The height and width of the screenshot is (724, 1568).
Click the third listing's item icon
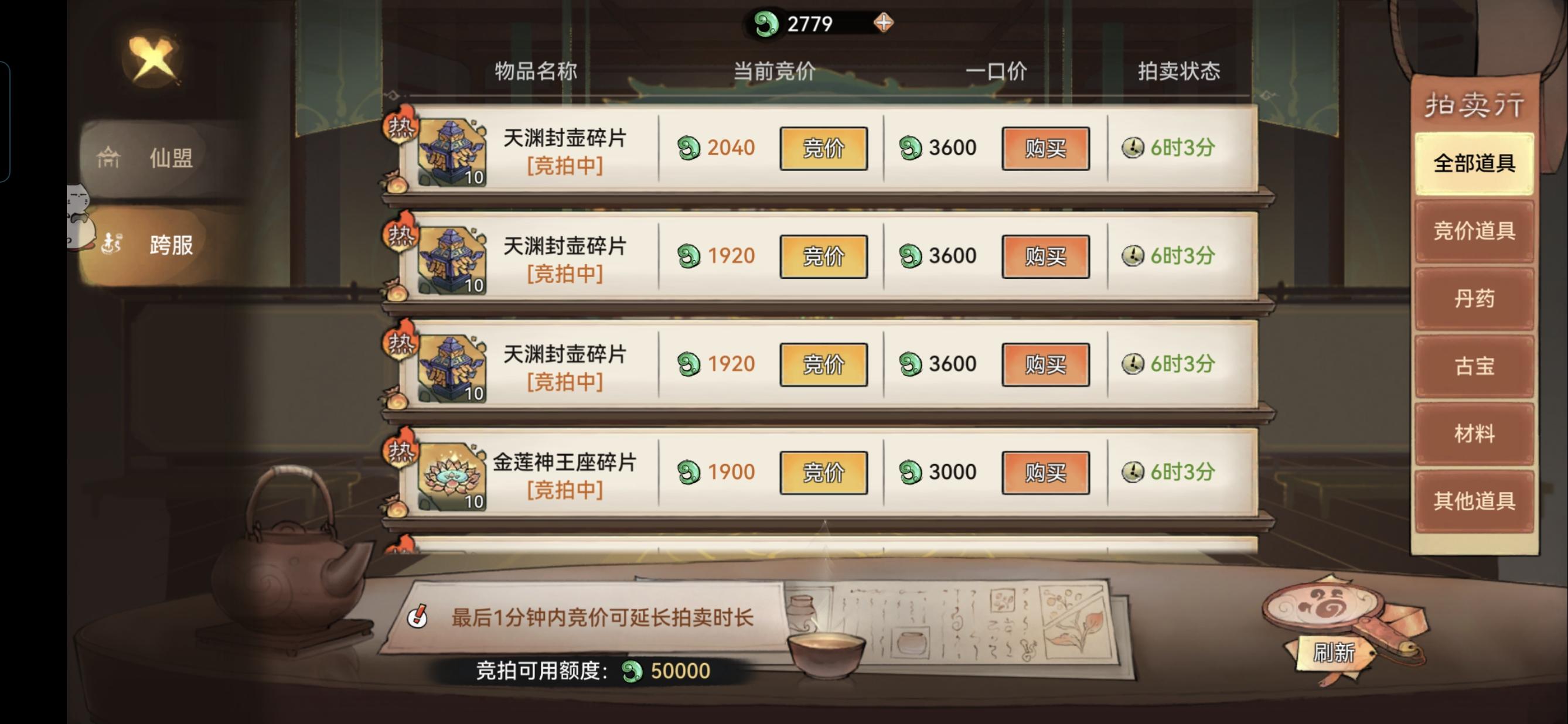(x=454, y=363)
